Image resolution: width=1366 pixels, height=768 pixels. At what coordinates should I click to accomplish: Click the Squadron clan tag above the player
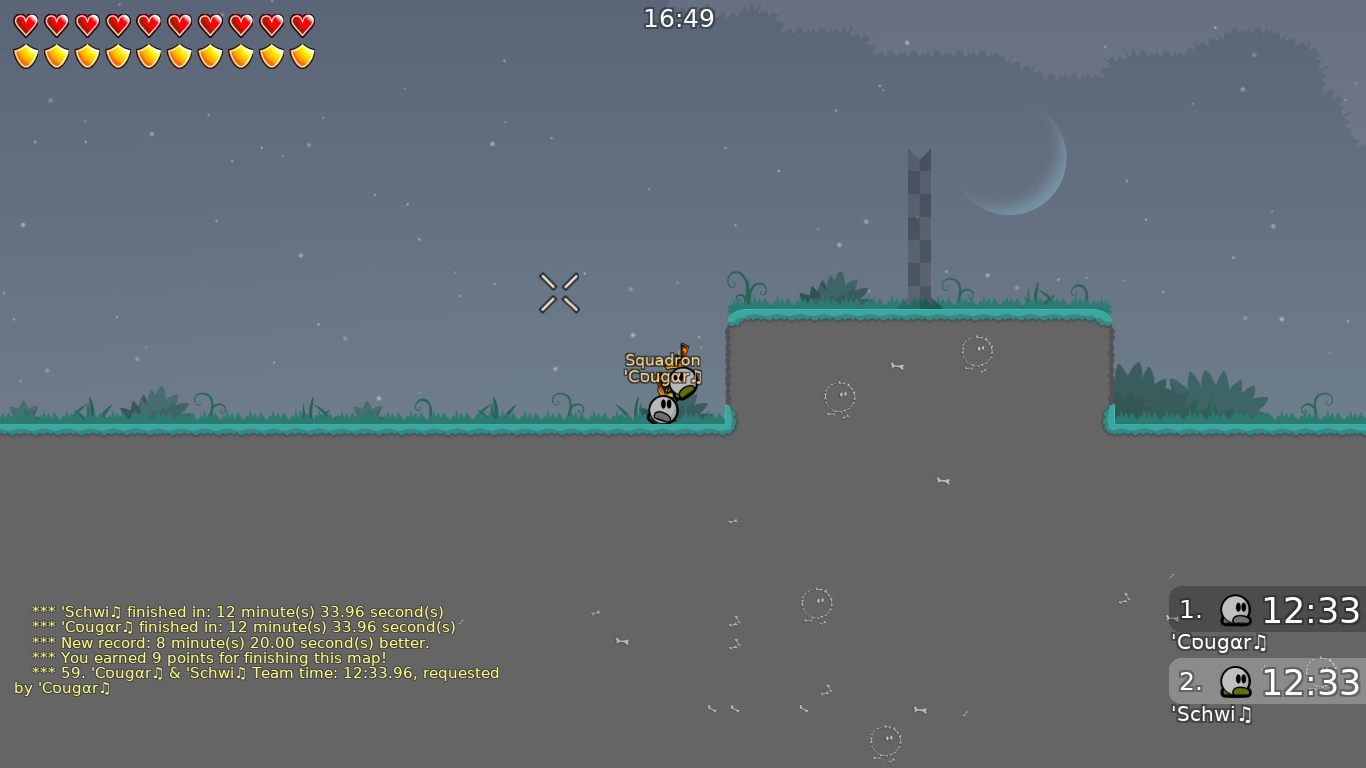pos(663,358)
